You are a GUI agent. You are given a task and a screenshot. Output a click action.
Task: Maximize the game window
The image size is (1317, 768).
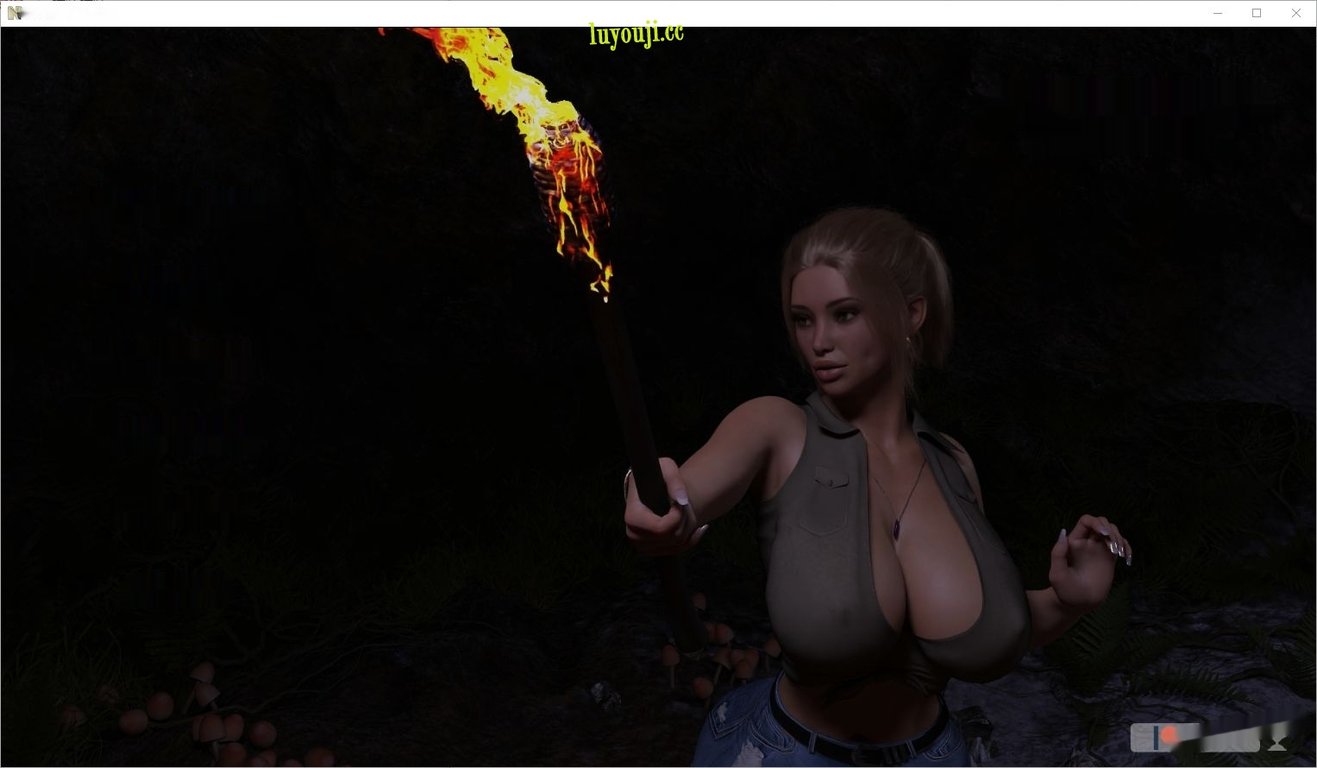coord(1256,12)
